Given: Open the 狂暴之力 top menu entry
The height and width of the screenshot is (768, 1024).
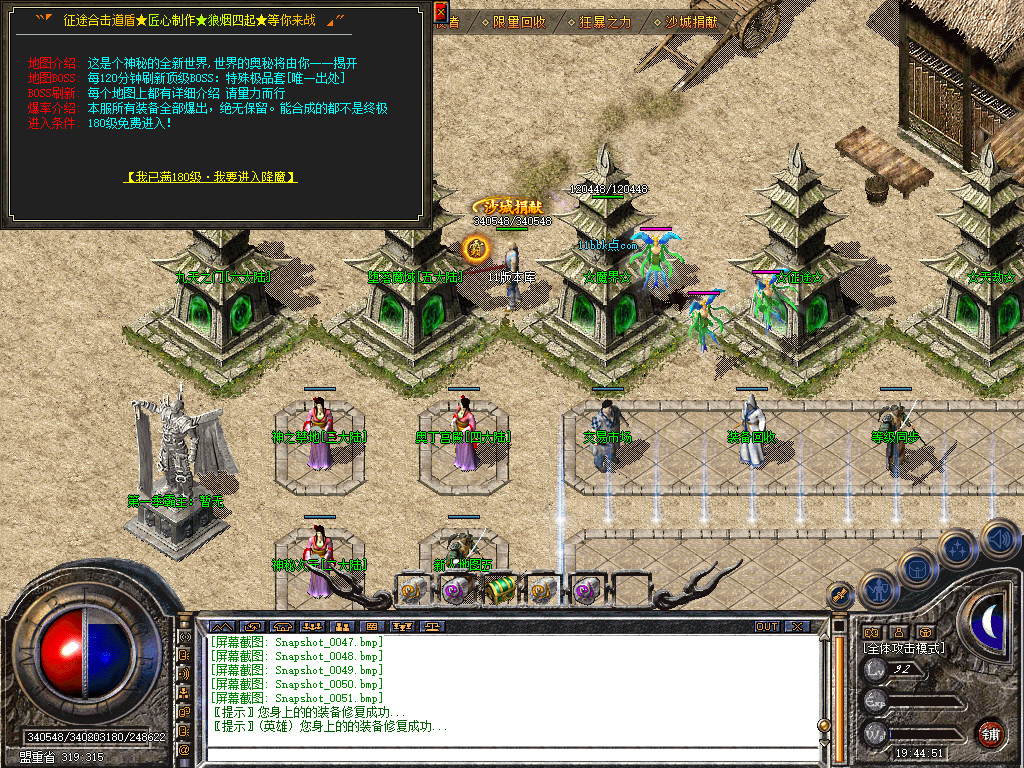Looking at the screenshot, I should click(606, 21).
